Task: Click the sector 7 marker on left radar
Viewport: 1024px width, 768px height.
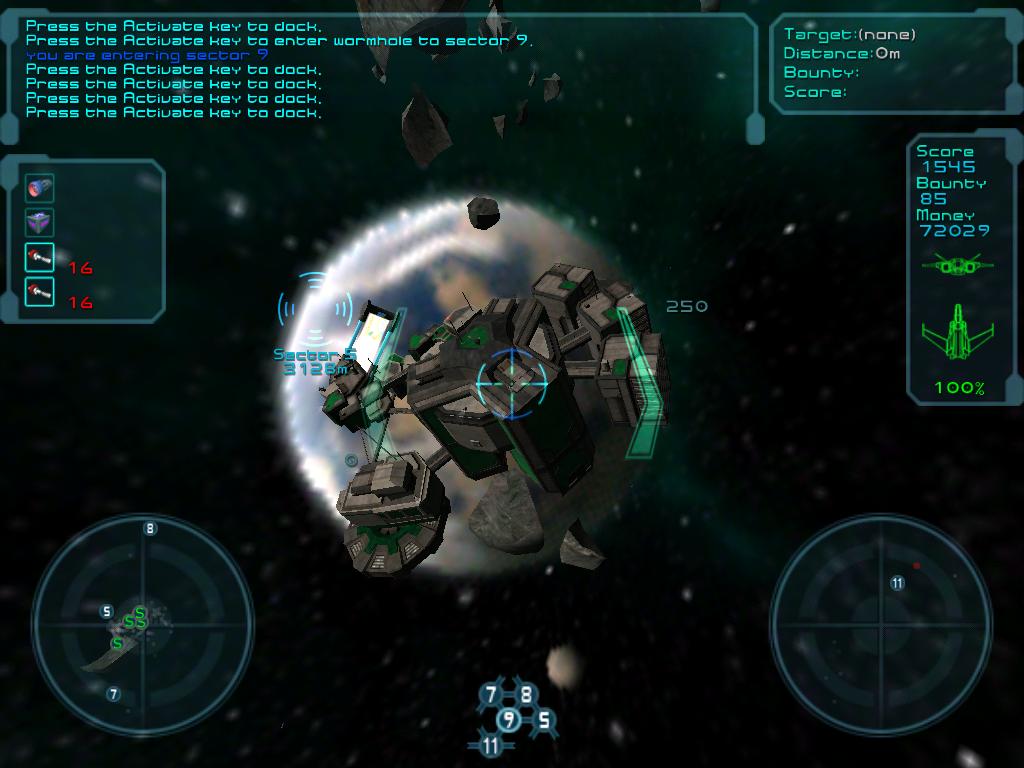Action: coord(113,693)
